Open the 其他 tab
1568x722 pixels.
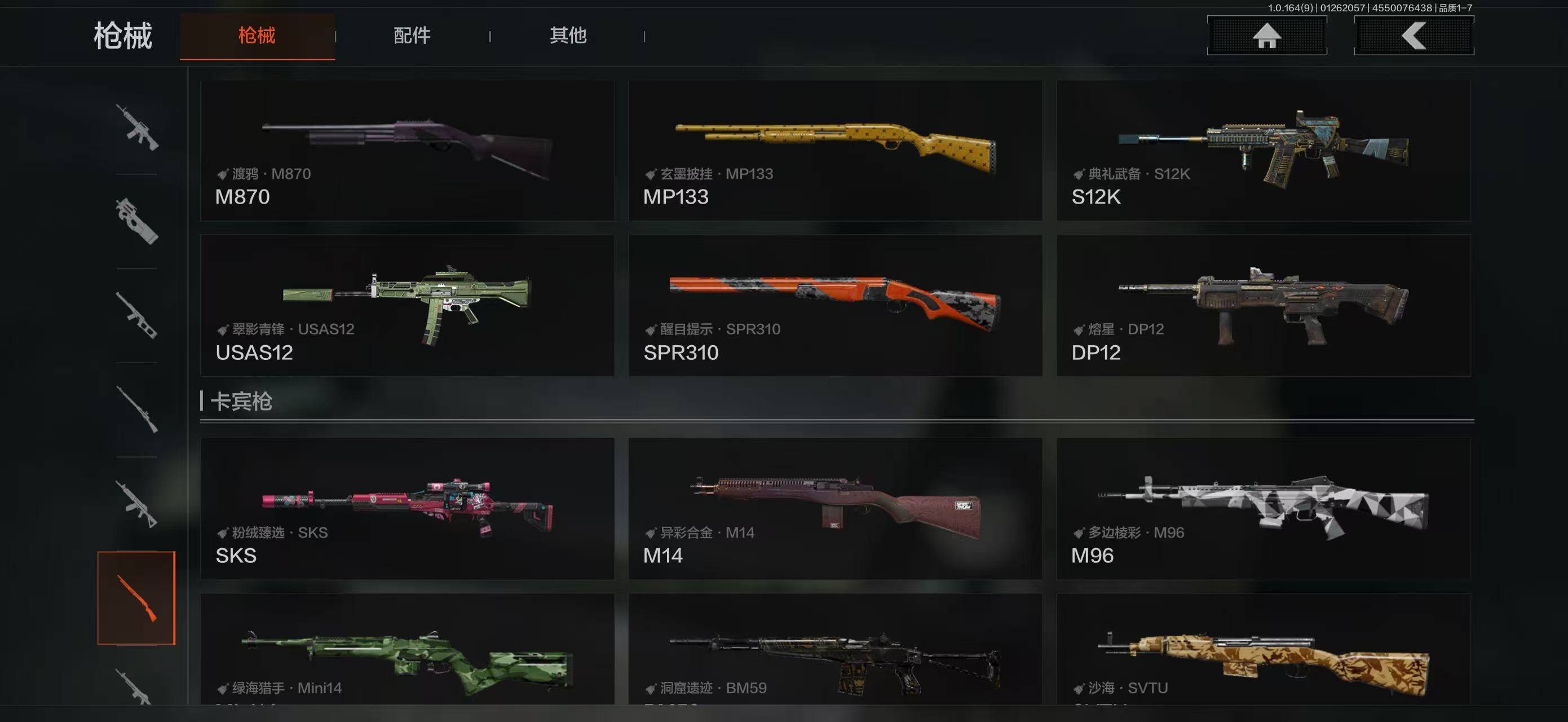568,36
